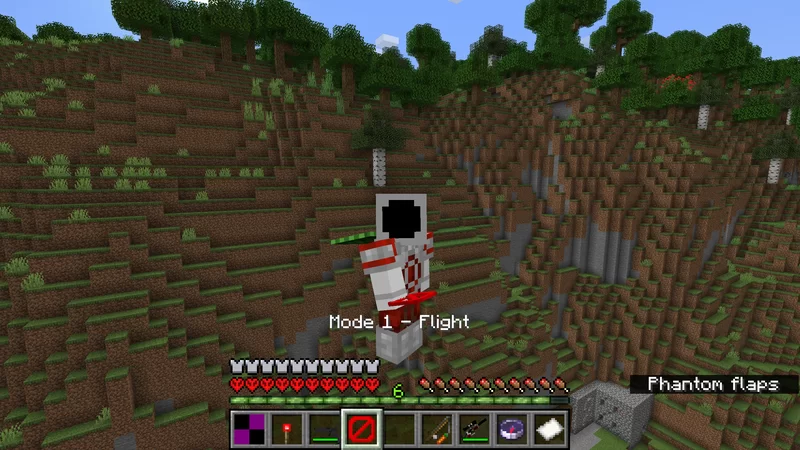Equip the carrot on a stick
Screen dimensions: 800x450
(x=438, y=429)
